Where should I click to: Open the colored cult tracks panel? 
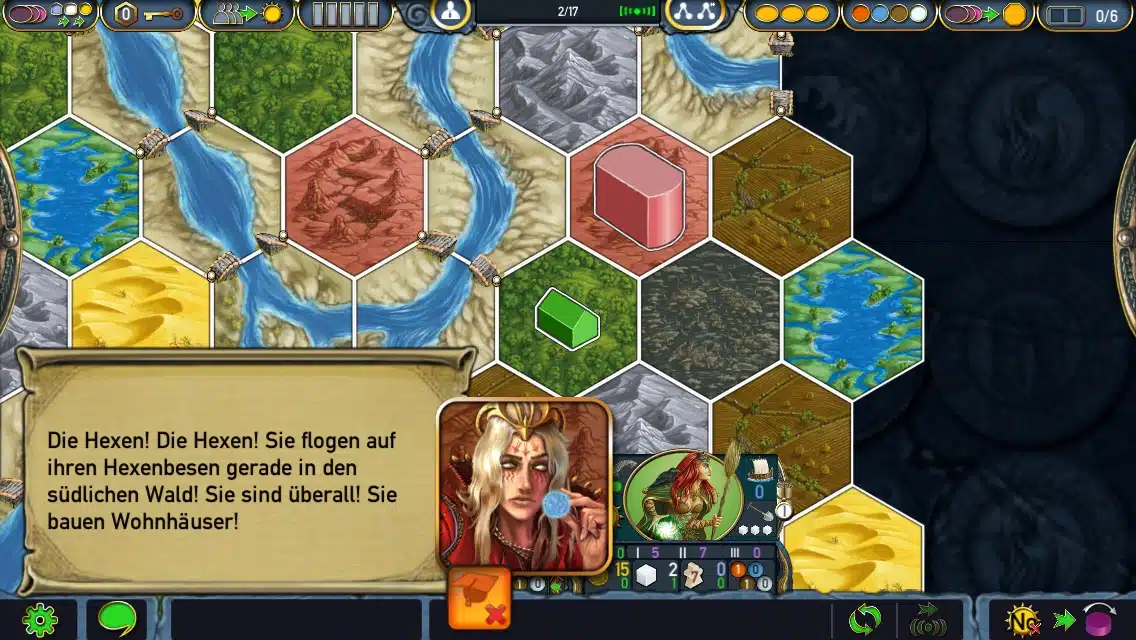[x=889, y=14]
